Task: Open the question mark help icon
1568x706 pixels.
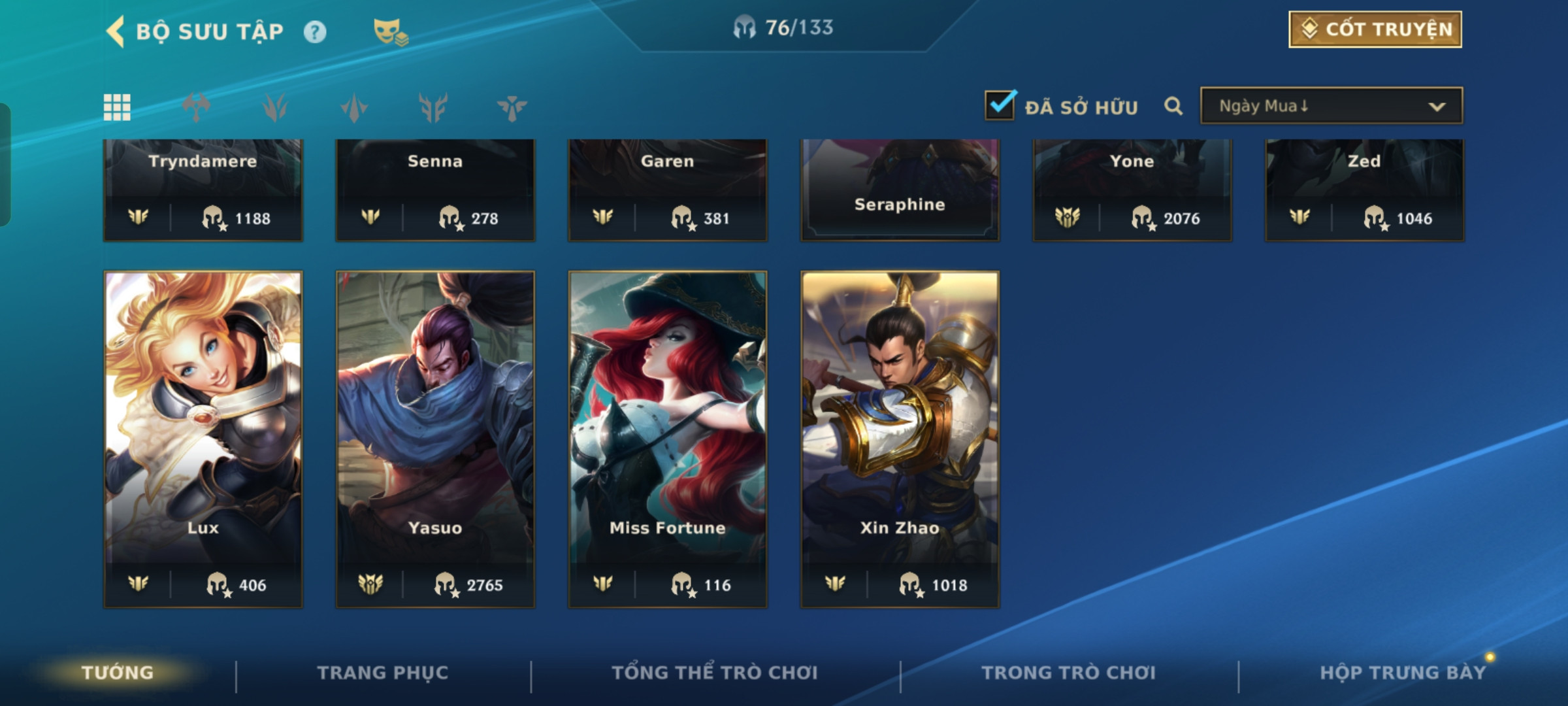Action: tap(315, 31)
